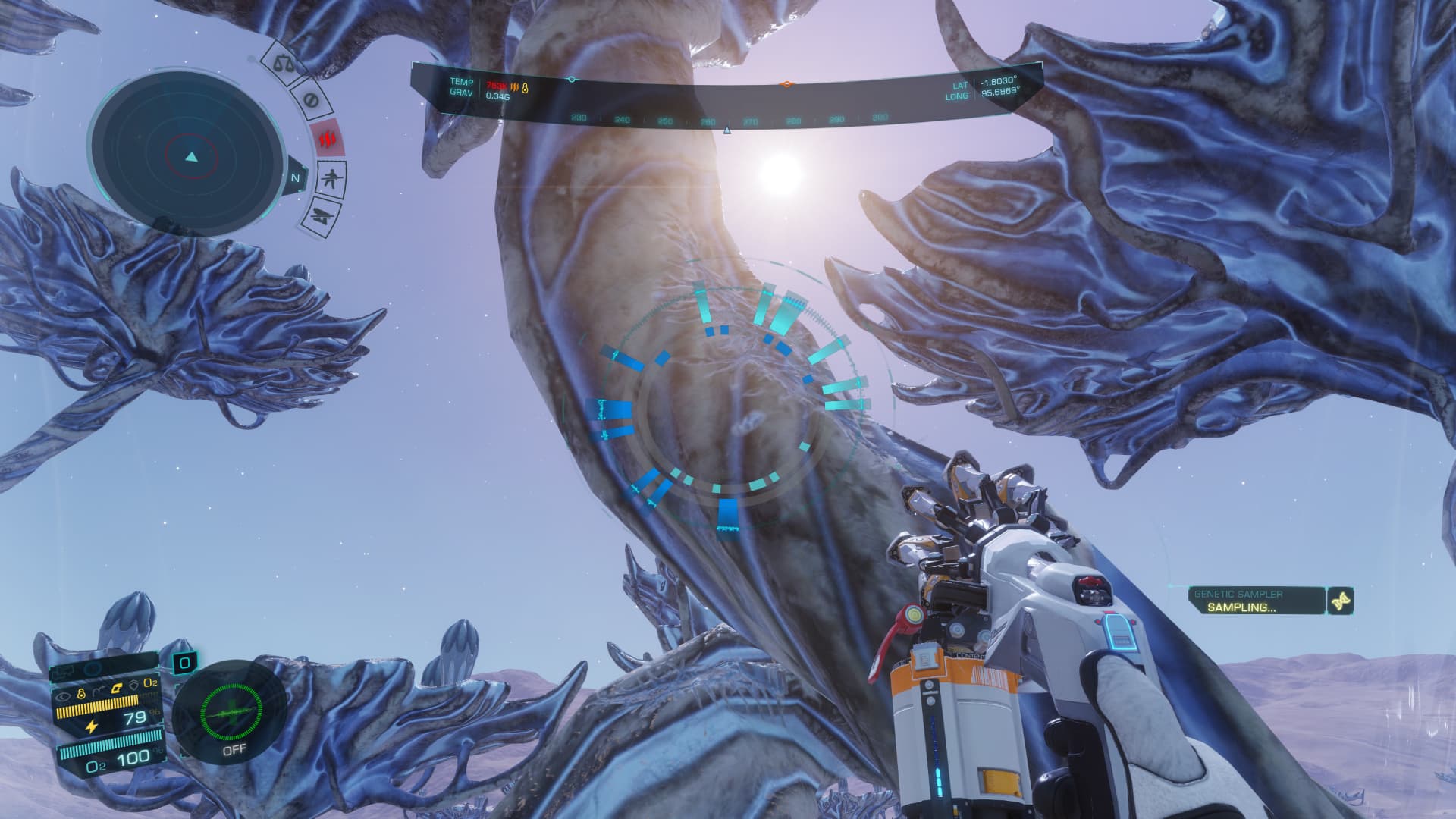Click the crossed-out armed figure icon
This screenshot has width=1456, height=819.
330,180
